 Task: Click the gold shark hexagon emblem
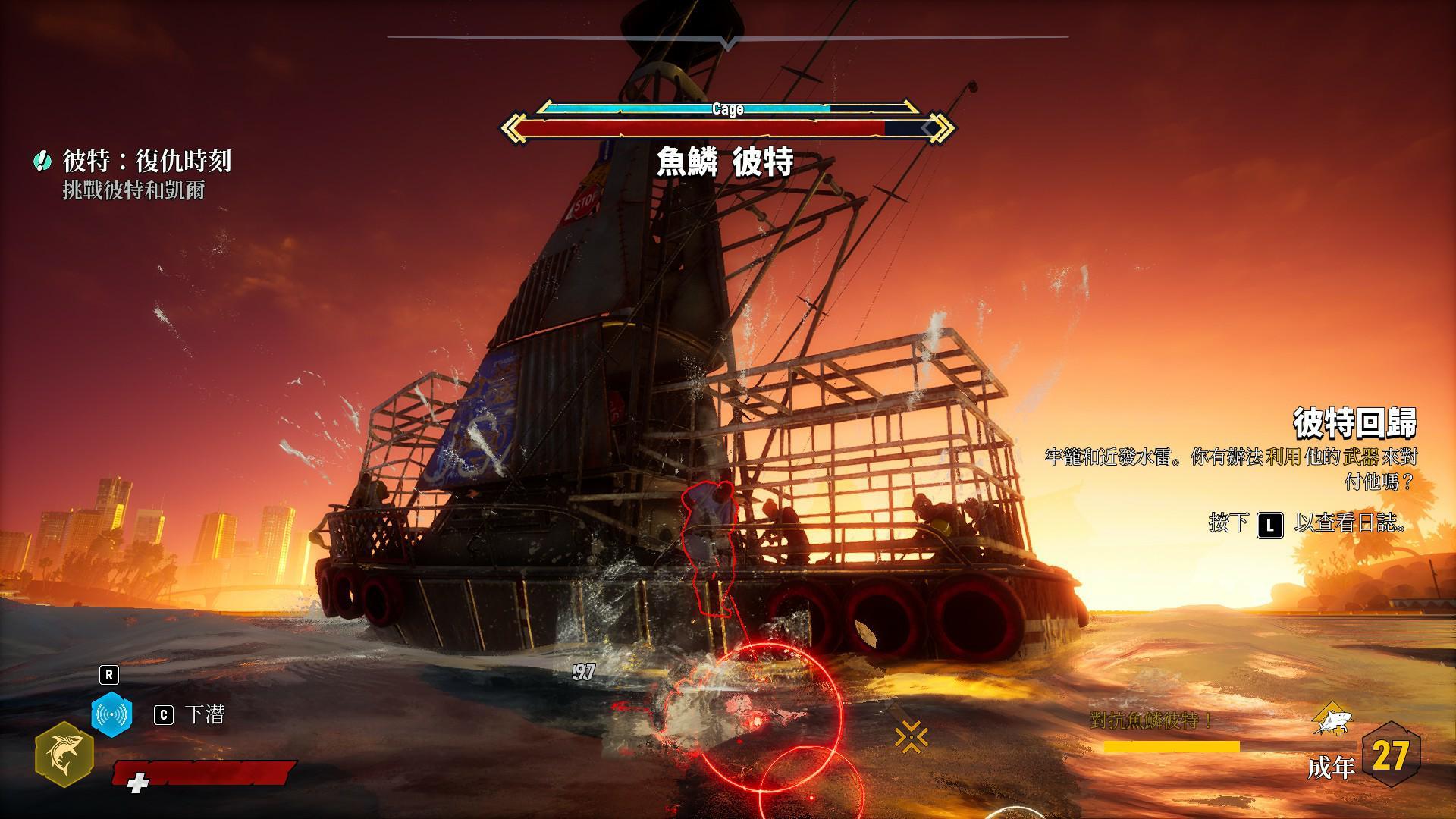click(64, 755)
